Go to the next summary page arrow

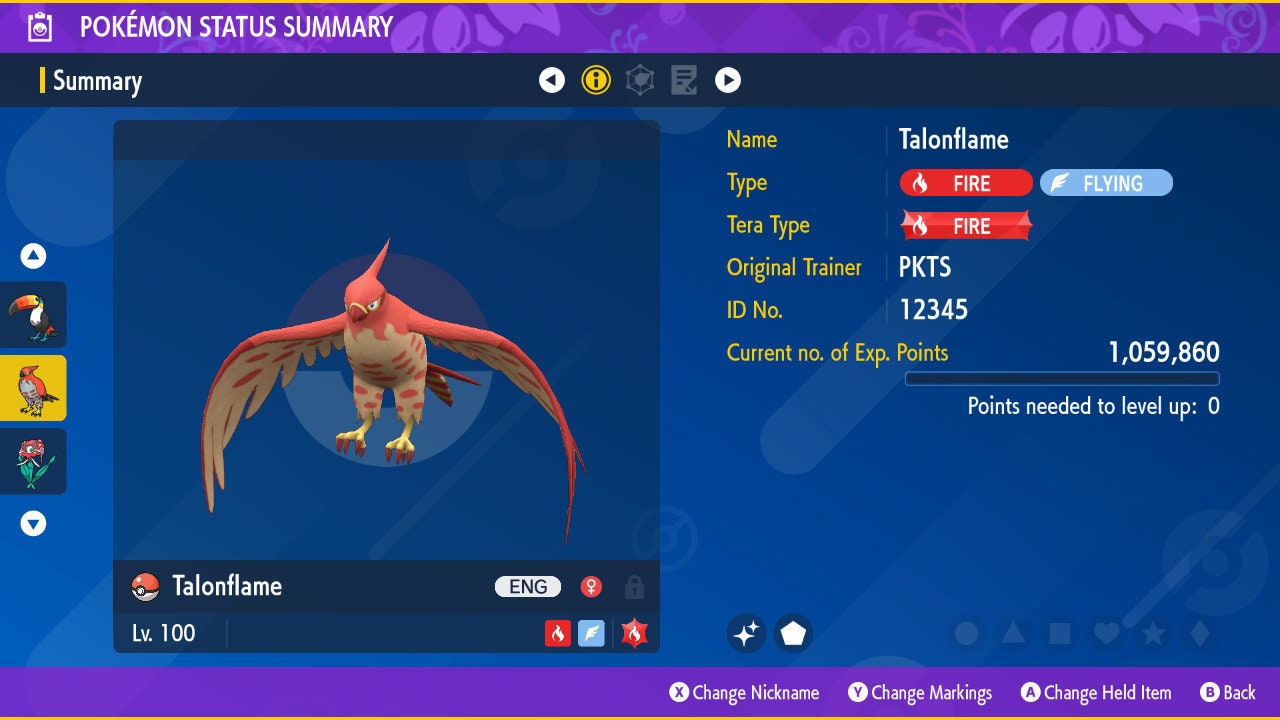point(728,80)
